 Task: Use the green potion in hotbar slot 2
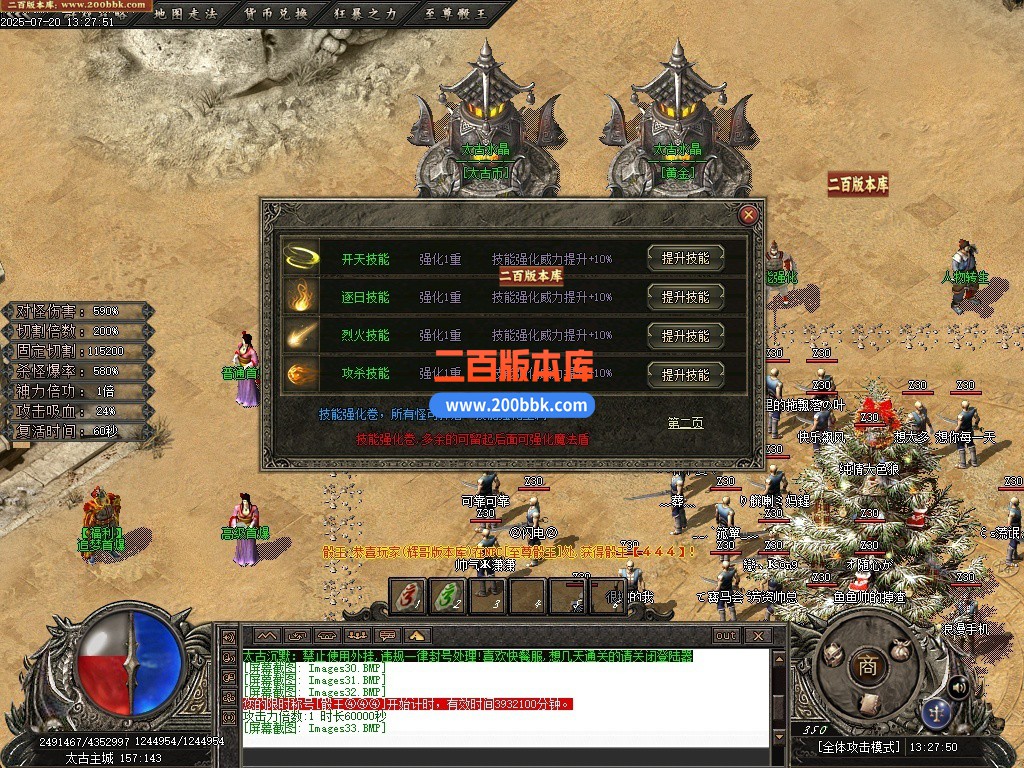pyautogui.click(x=446, y=597)
